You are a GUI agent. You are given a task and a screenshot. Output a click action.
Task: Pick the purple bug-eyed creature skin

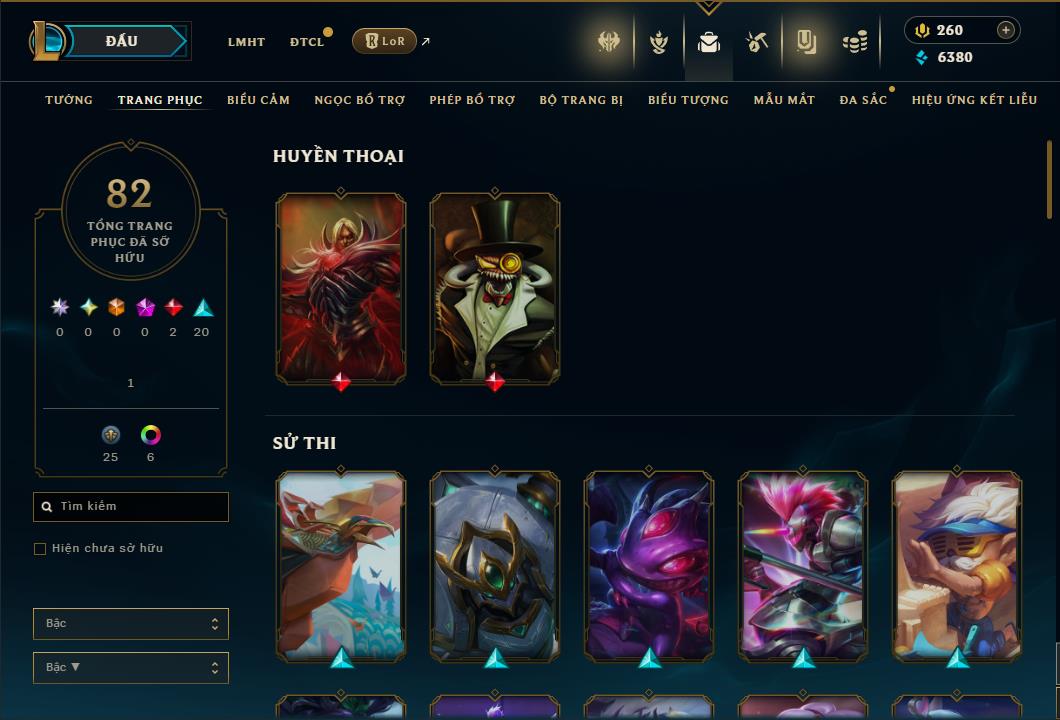pyautogui.click(x=649, y=565)
